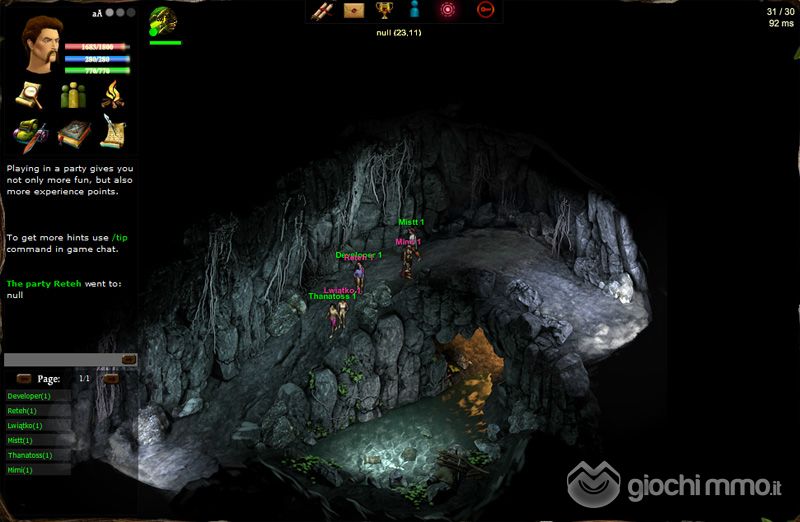This screenshot has height=522, width=800.
Task: Click the red key icon
Action: [x=485, y=11]
